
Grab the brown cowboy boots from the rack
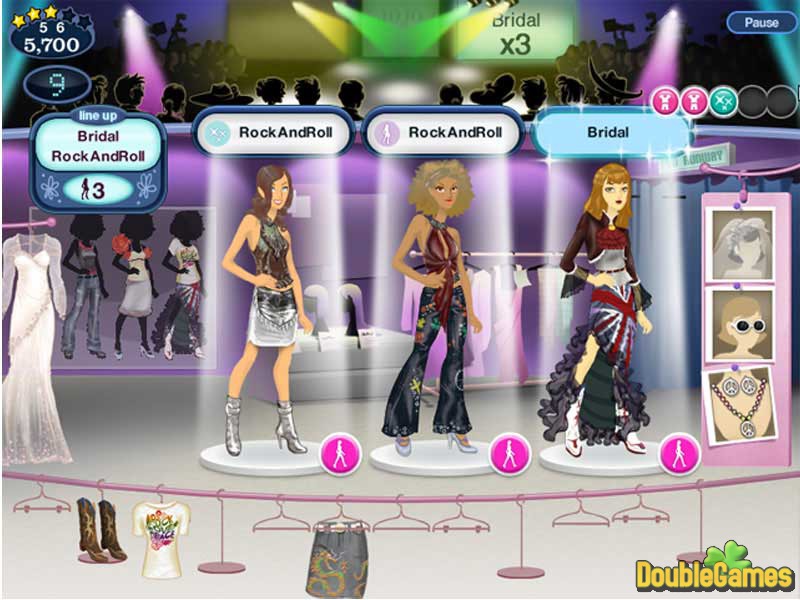tap(101, 529)
